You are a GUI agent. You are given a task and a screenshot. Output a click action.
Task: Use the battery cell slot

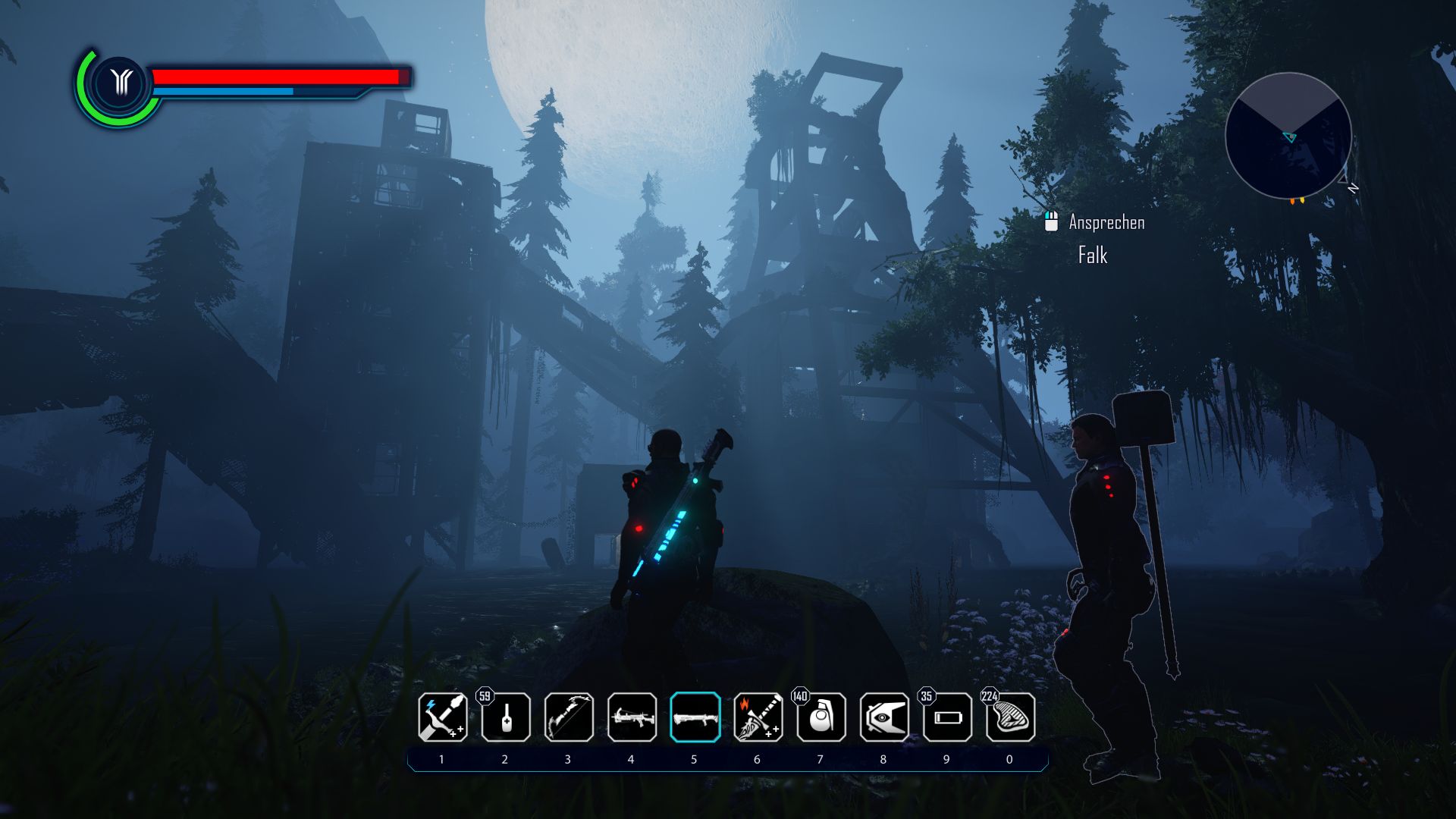(x=947, y=717)
